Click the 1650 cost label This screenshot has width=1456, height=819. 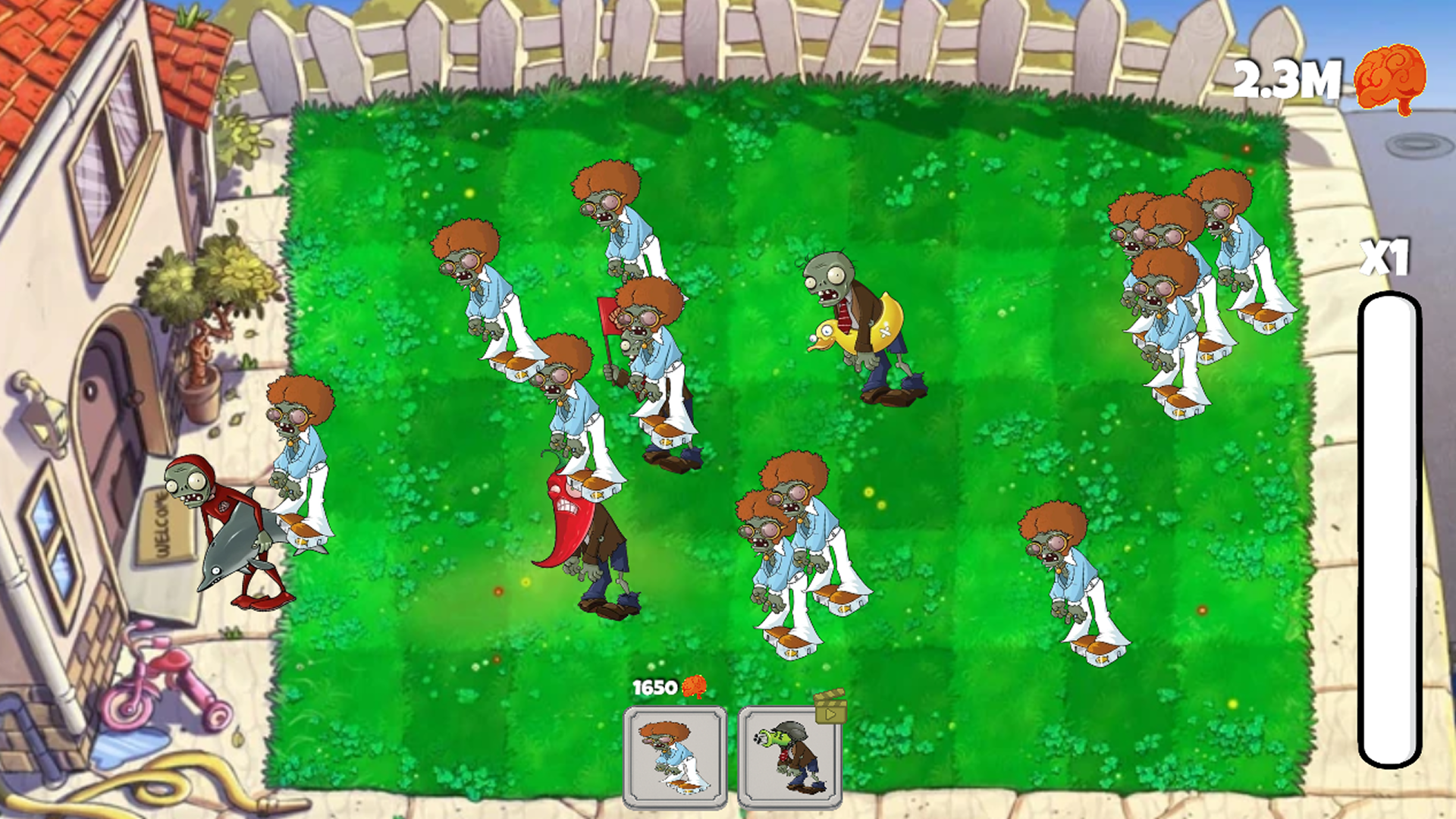pos(654,687)
